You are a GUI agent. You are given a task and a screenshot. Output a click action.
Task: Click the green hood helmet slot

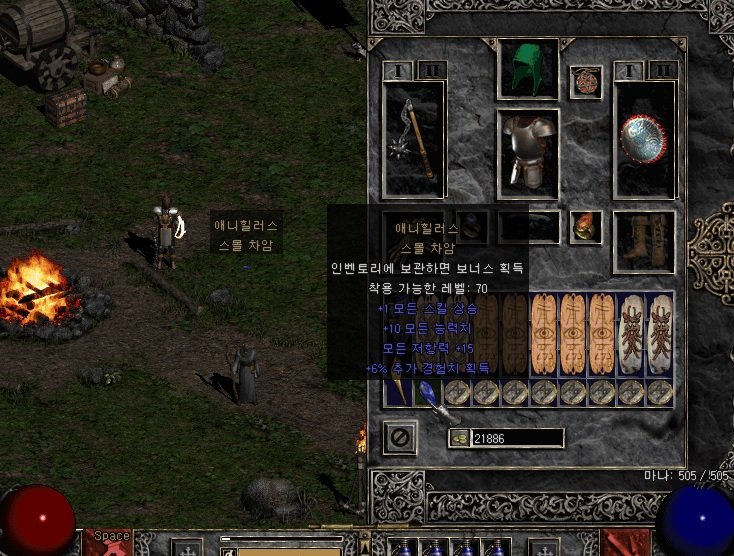tap(528, 69)
